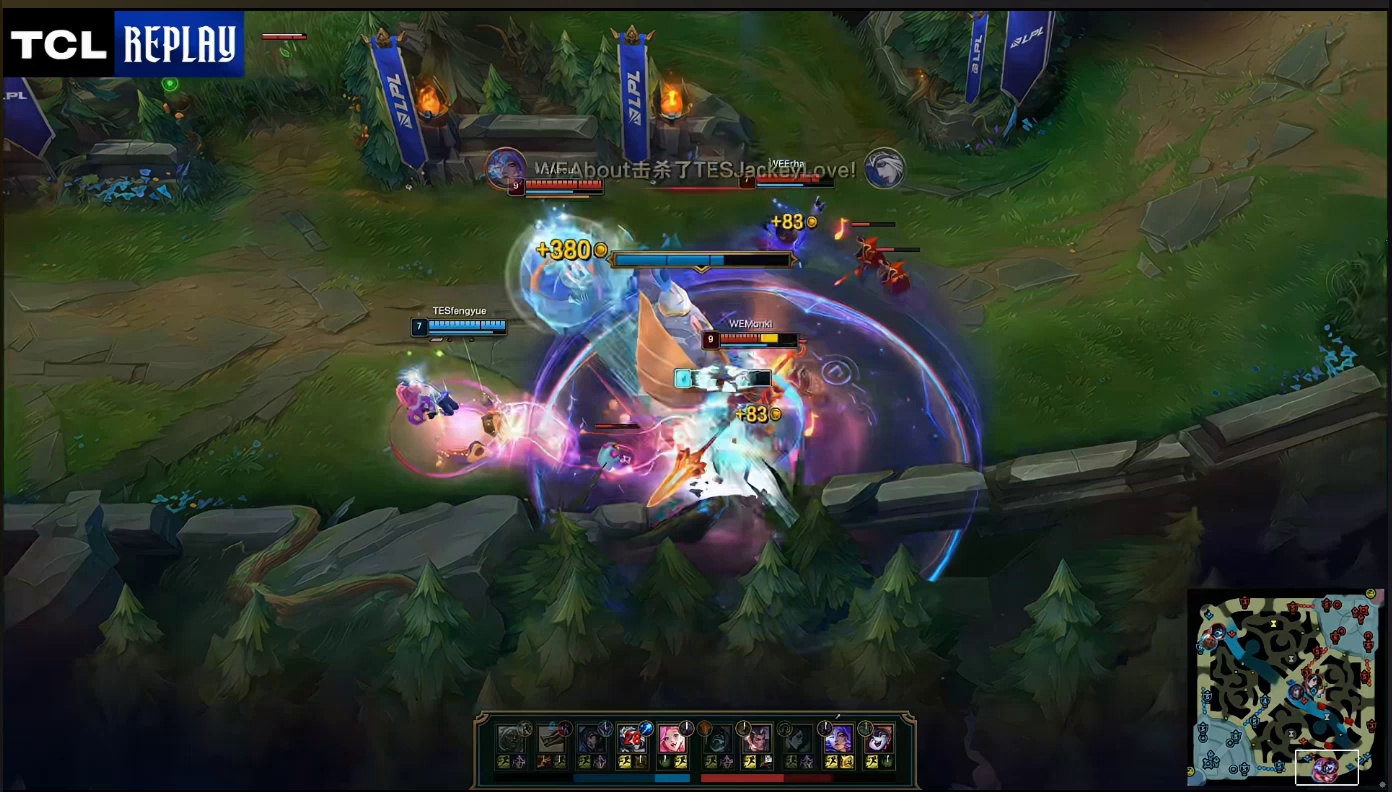Select the champion portrait showing the 28 countdown
Image resolution: width=1392 pixels, height=792 pixels.
point(631,740)
